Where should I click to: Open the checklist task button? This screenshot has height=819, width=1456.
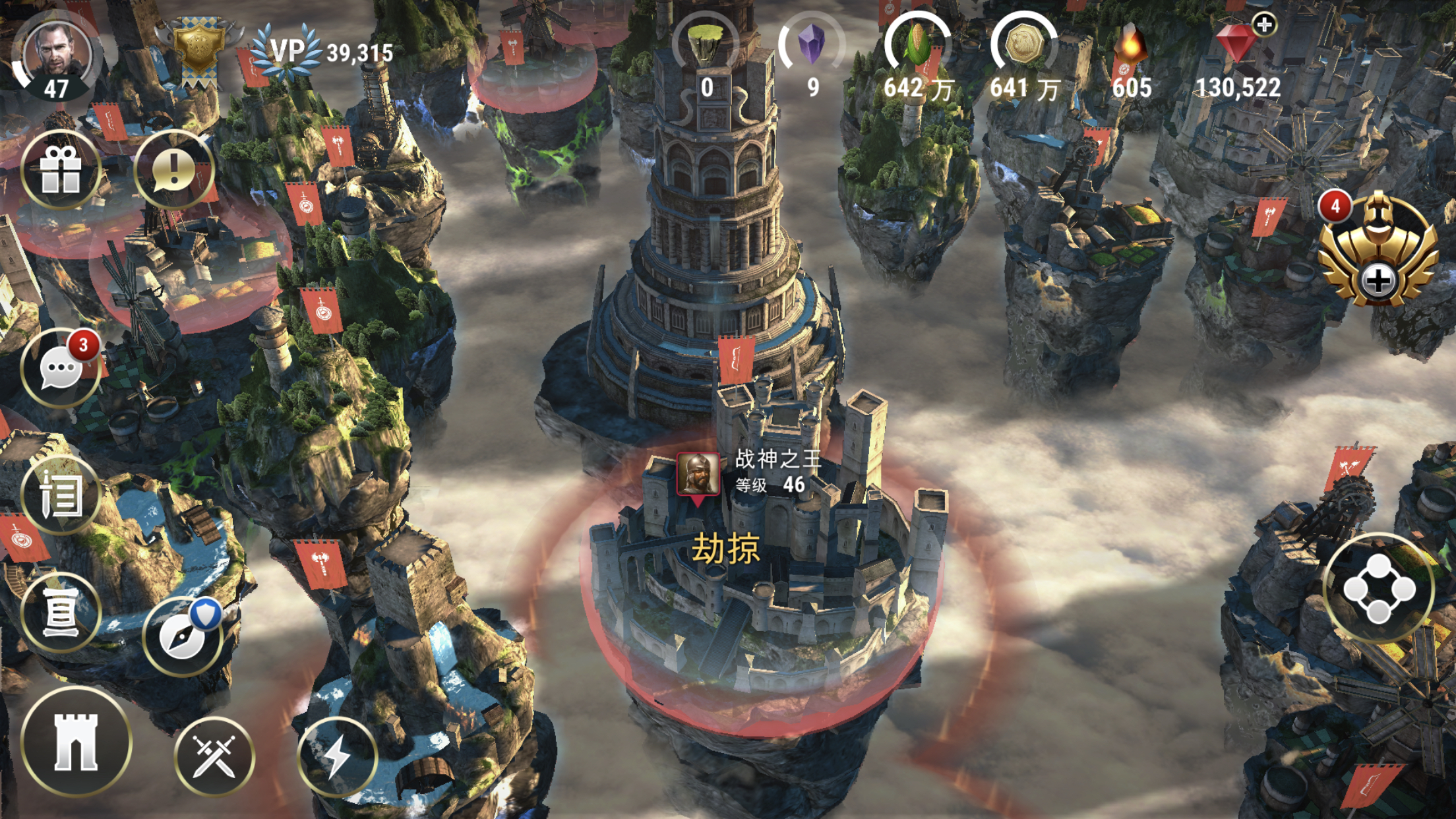point(61,495)
